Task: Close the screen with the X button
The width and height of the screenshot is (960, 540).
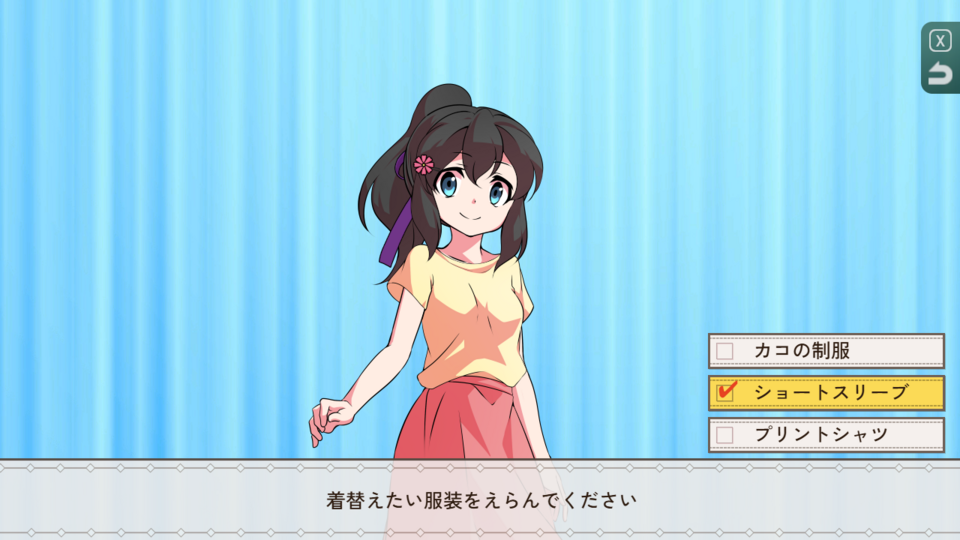Action: (940, 41)
